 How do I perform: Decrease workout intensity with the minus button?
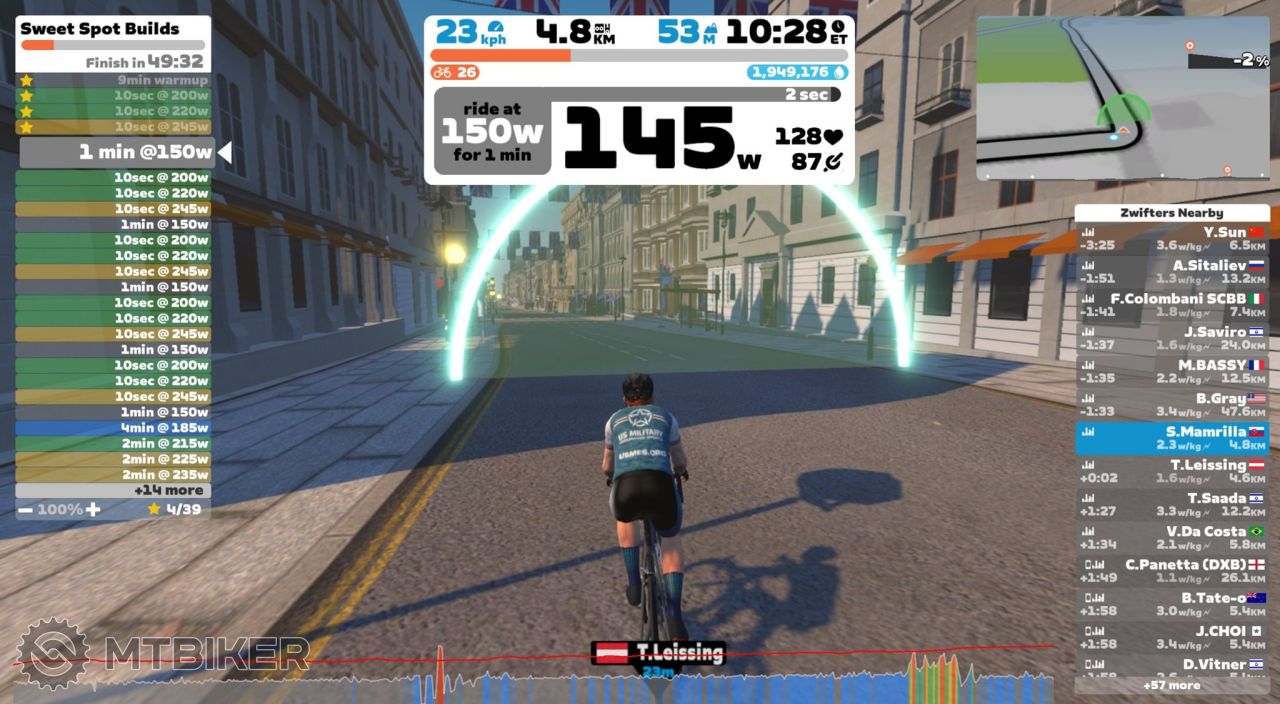pyautogui.click(x=25, y=509)
